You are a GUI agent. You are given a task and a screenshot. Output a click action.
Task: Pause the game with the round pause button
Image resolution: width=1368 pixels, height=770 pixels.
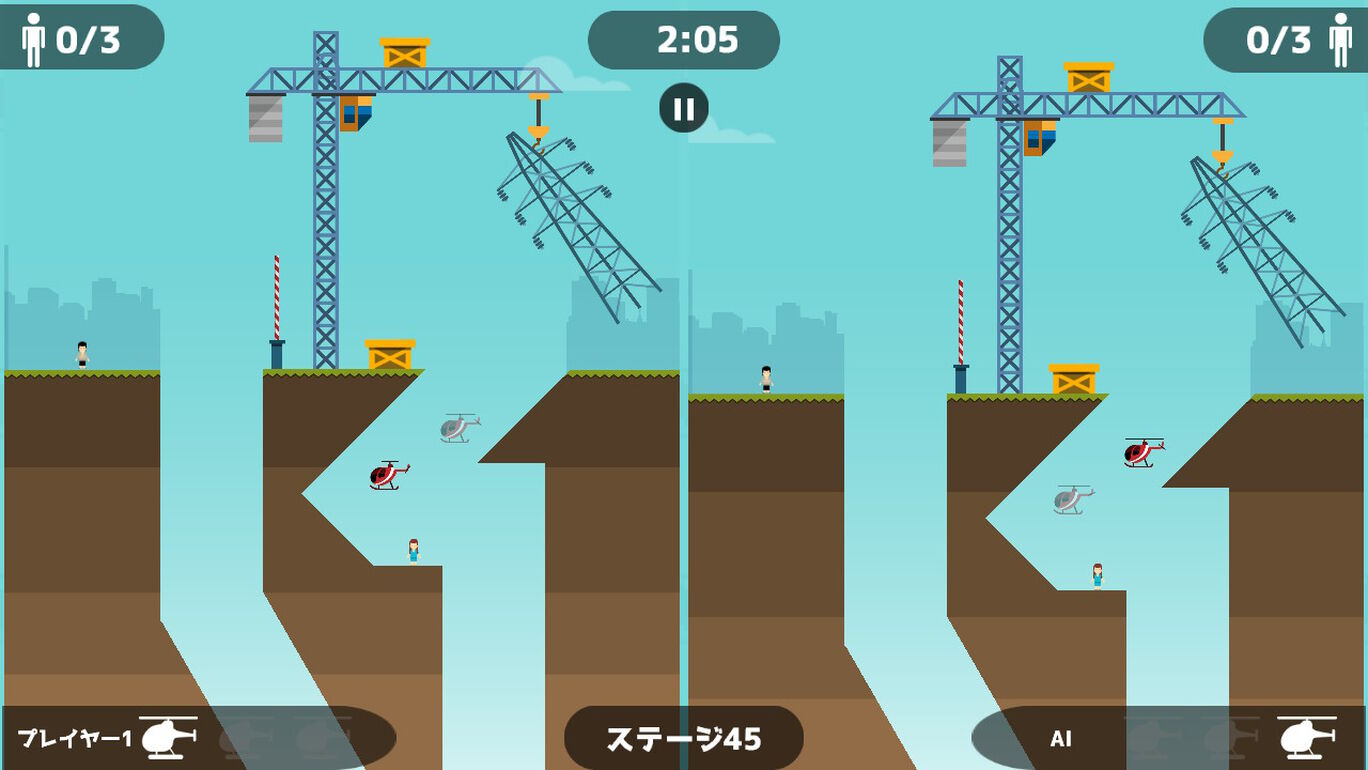pos(684,108)
